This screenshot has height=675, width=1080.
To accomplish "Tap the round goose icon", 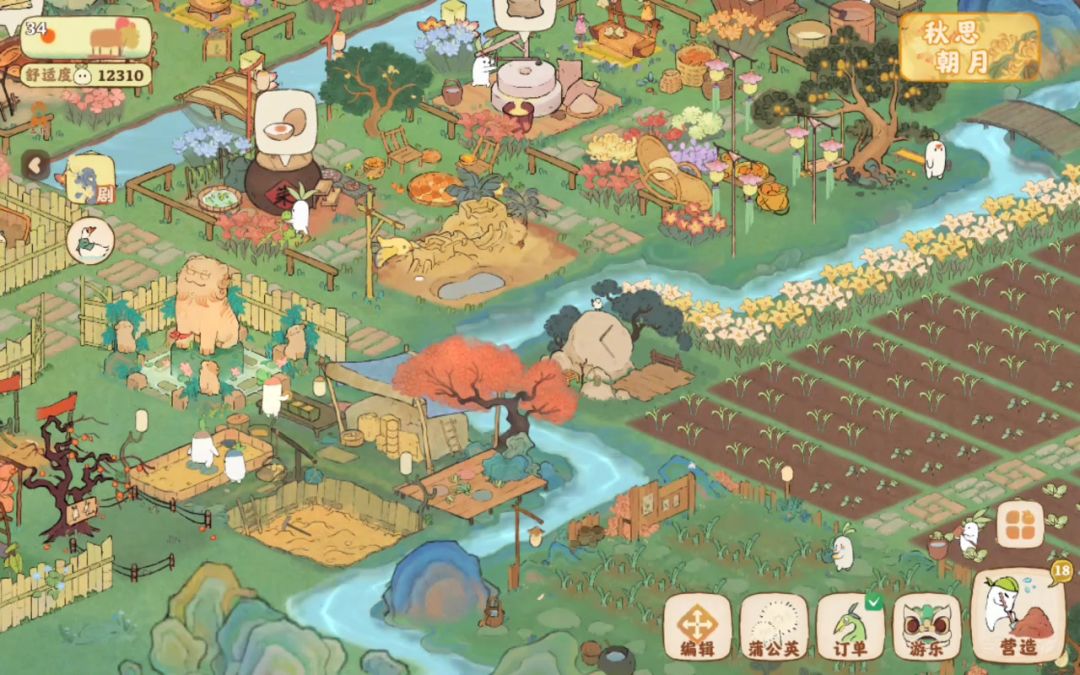I will pos(90,241).
